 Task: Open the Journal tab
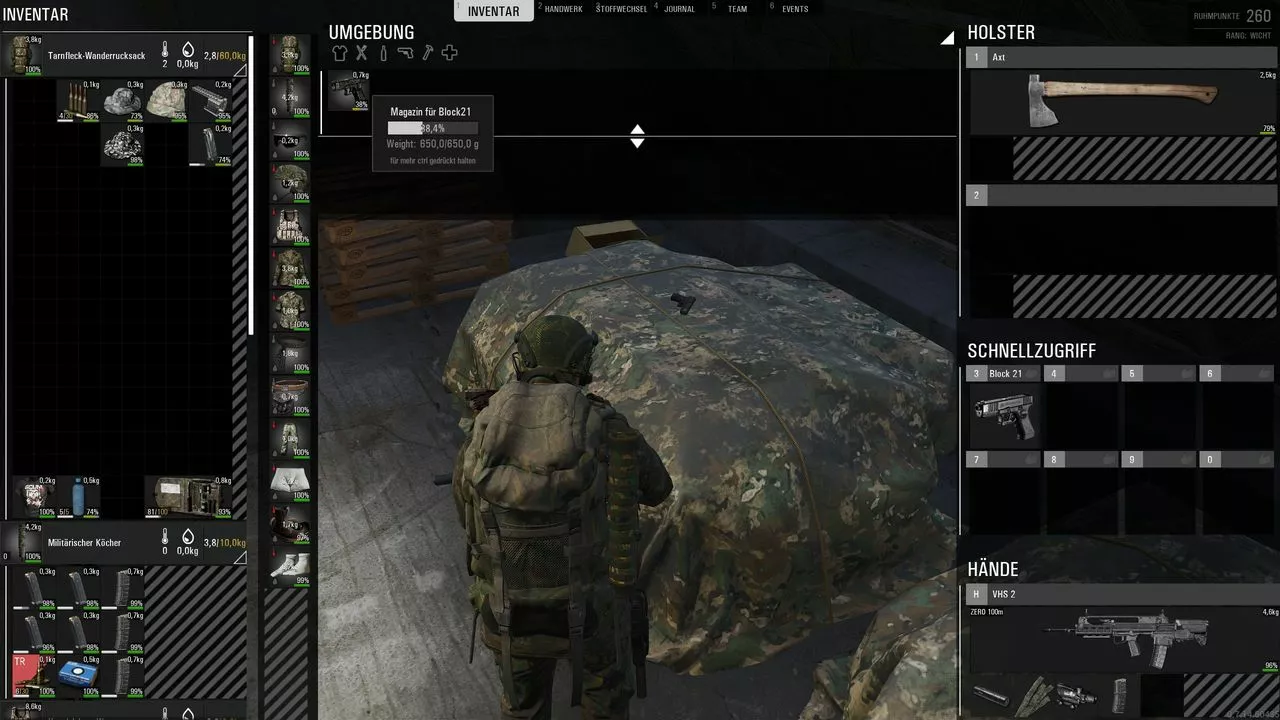pos(679,9)
